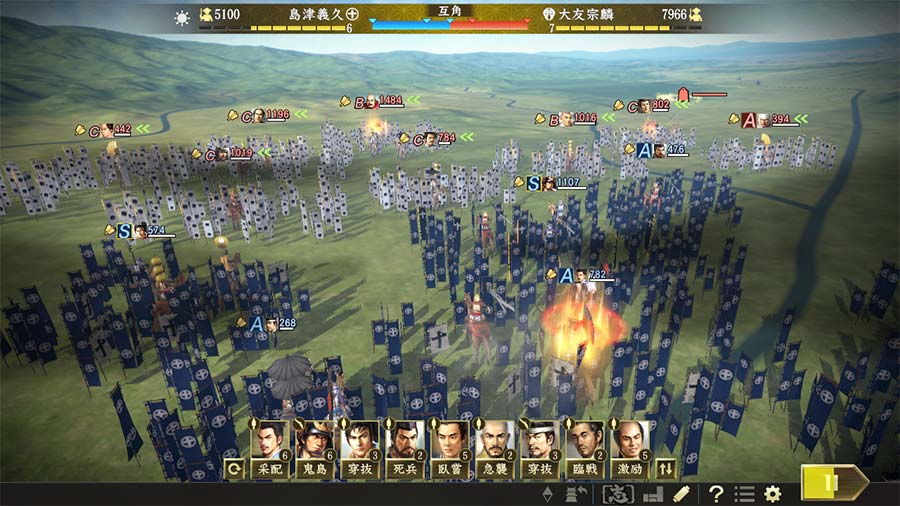This screenshot has width=900, height=506.
Task: Use the 鬼島 tactic card
Action: click(313, 446)
